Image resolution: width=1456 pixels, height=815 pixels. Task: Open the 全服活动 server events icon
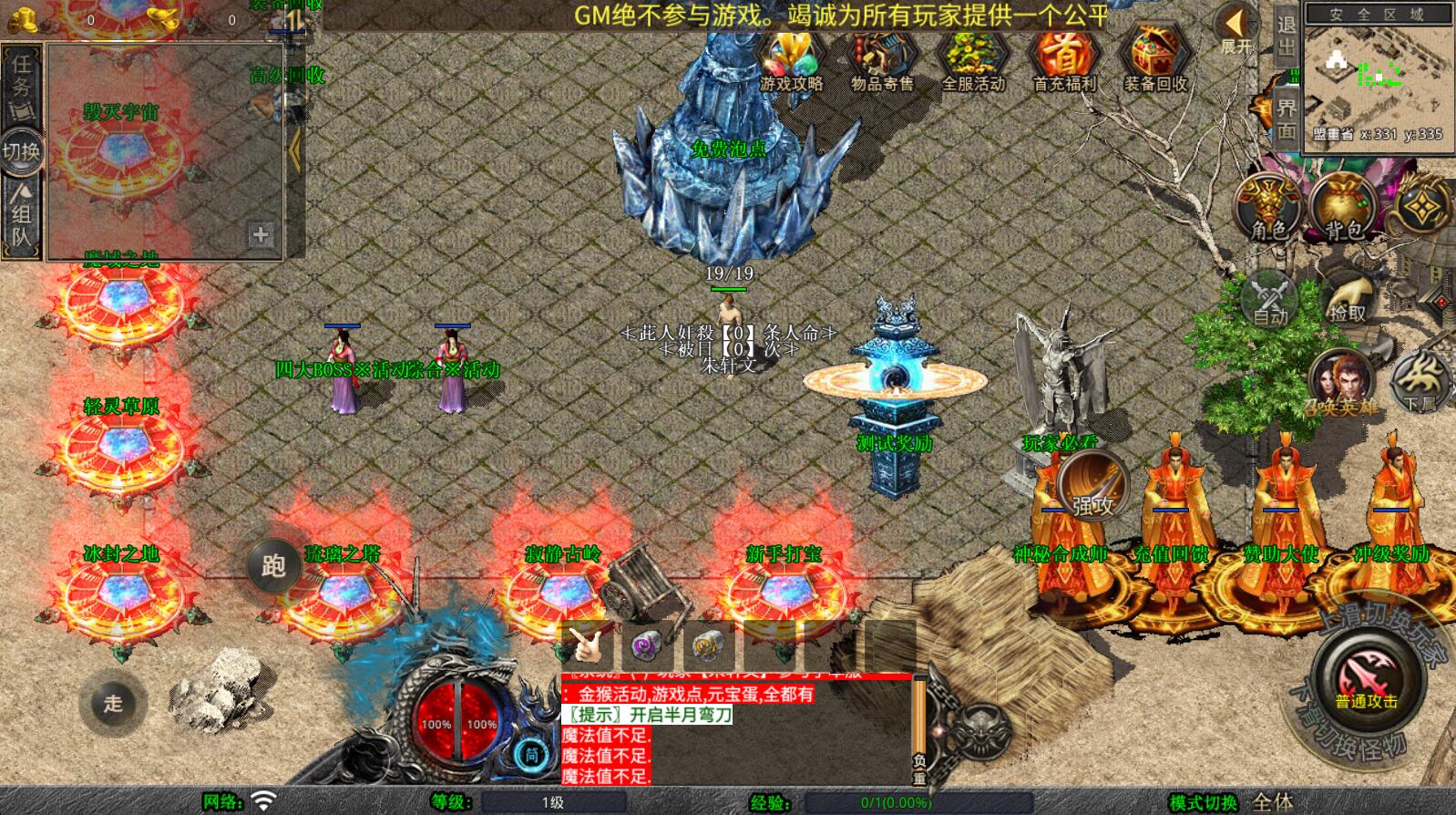tap(972, 60)
